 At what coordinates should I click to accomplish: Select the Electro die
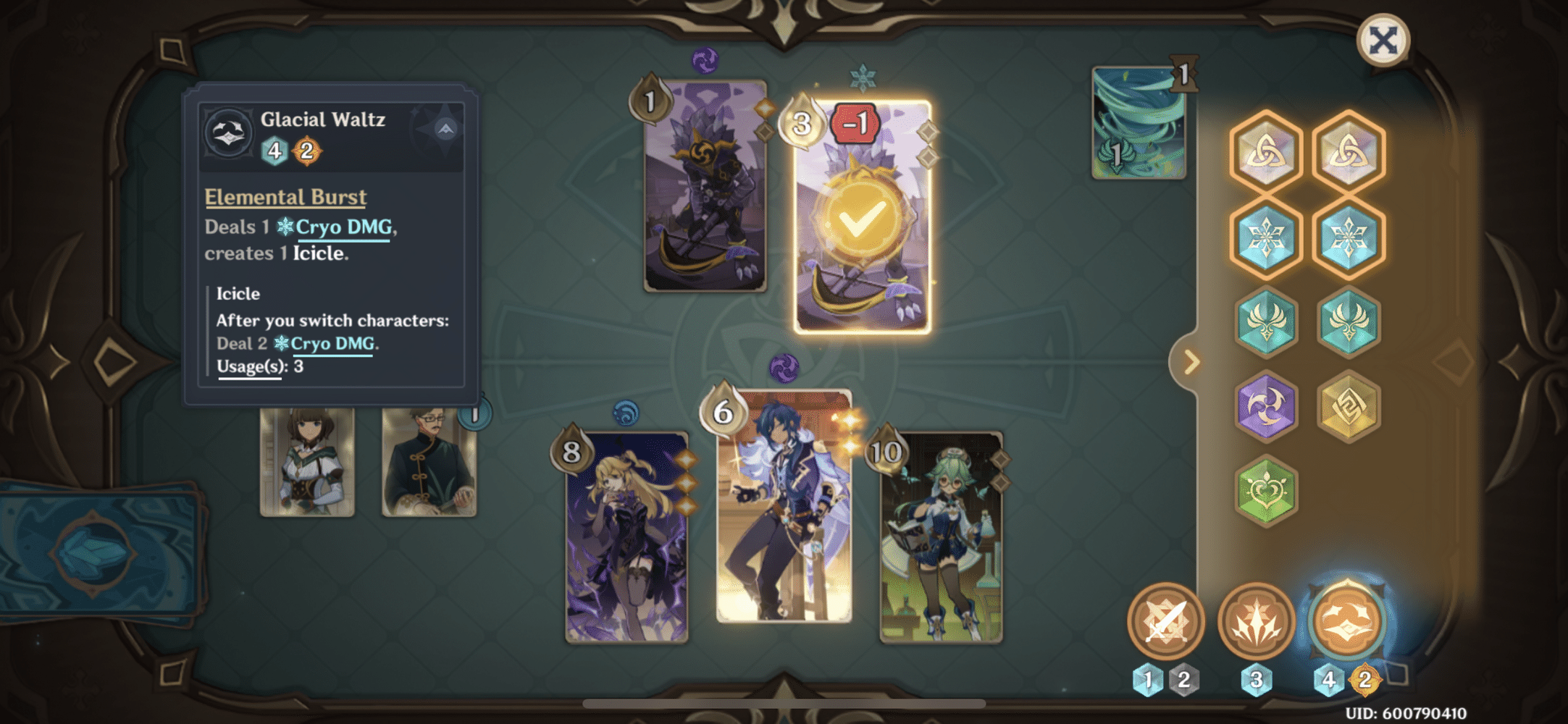1266,407
